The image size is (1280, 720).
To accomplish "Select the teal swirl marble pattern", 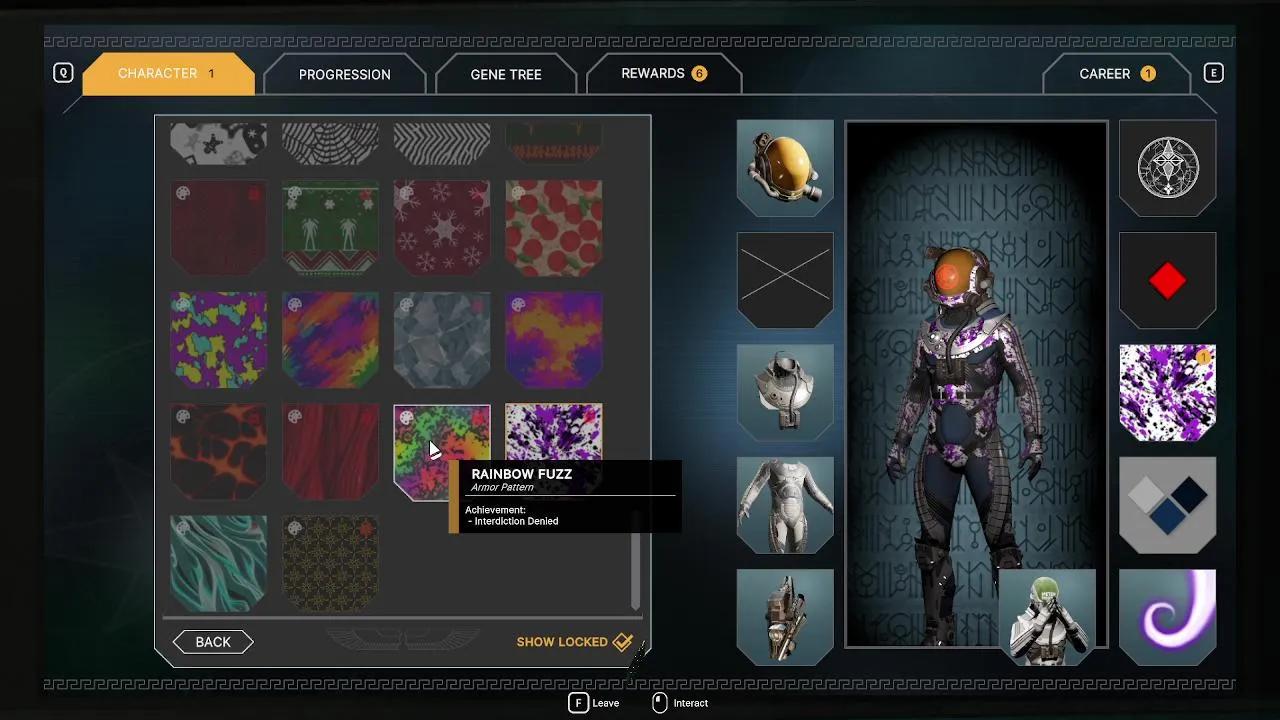I will pyautogui.click(x=218, y=563).
